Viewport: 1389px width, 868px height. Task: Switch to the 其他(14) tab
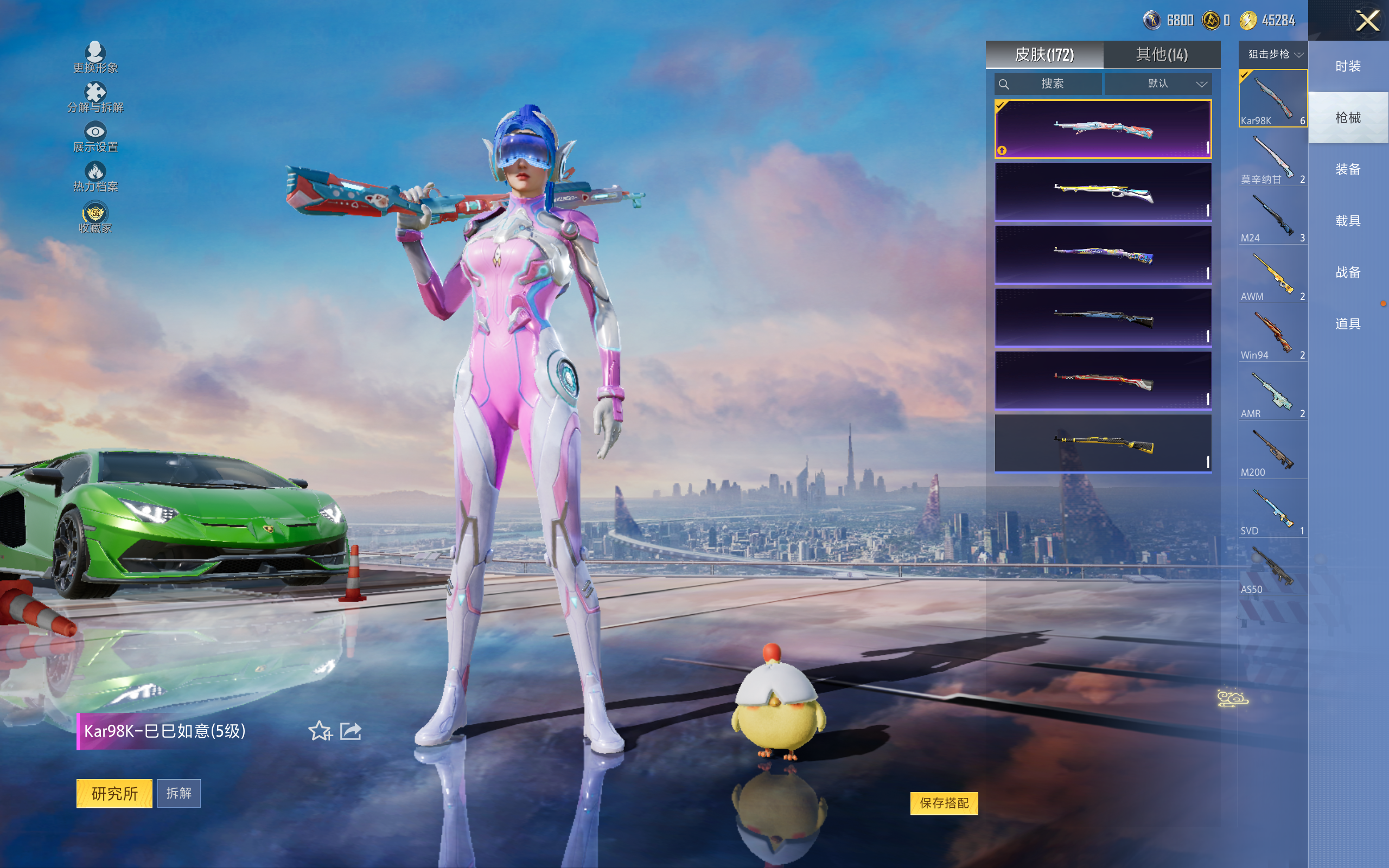pyautogui.click(x=1161, y=55)
